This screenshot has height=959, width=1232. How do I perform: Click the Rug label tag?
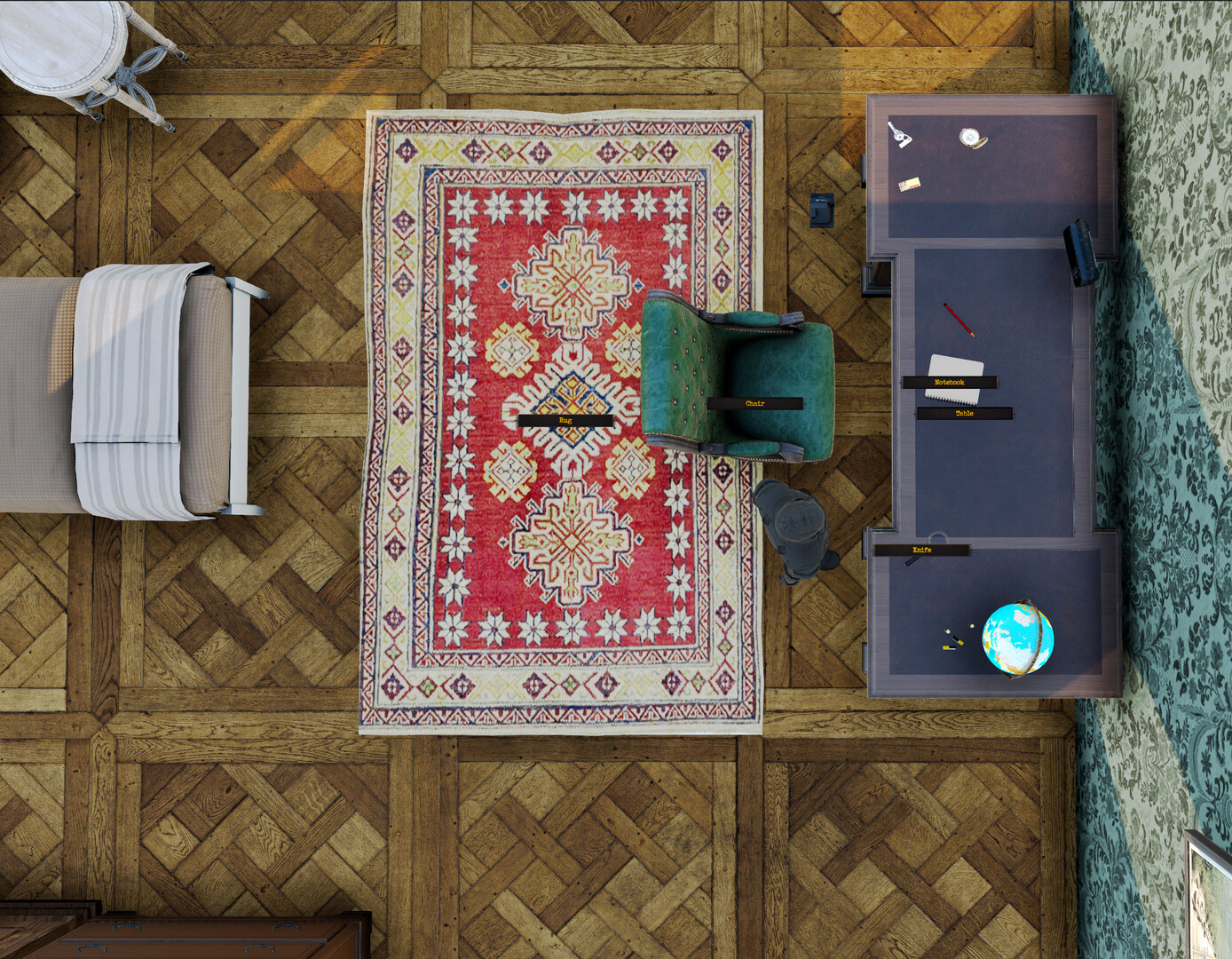click(x=565, y=418)
